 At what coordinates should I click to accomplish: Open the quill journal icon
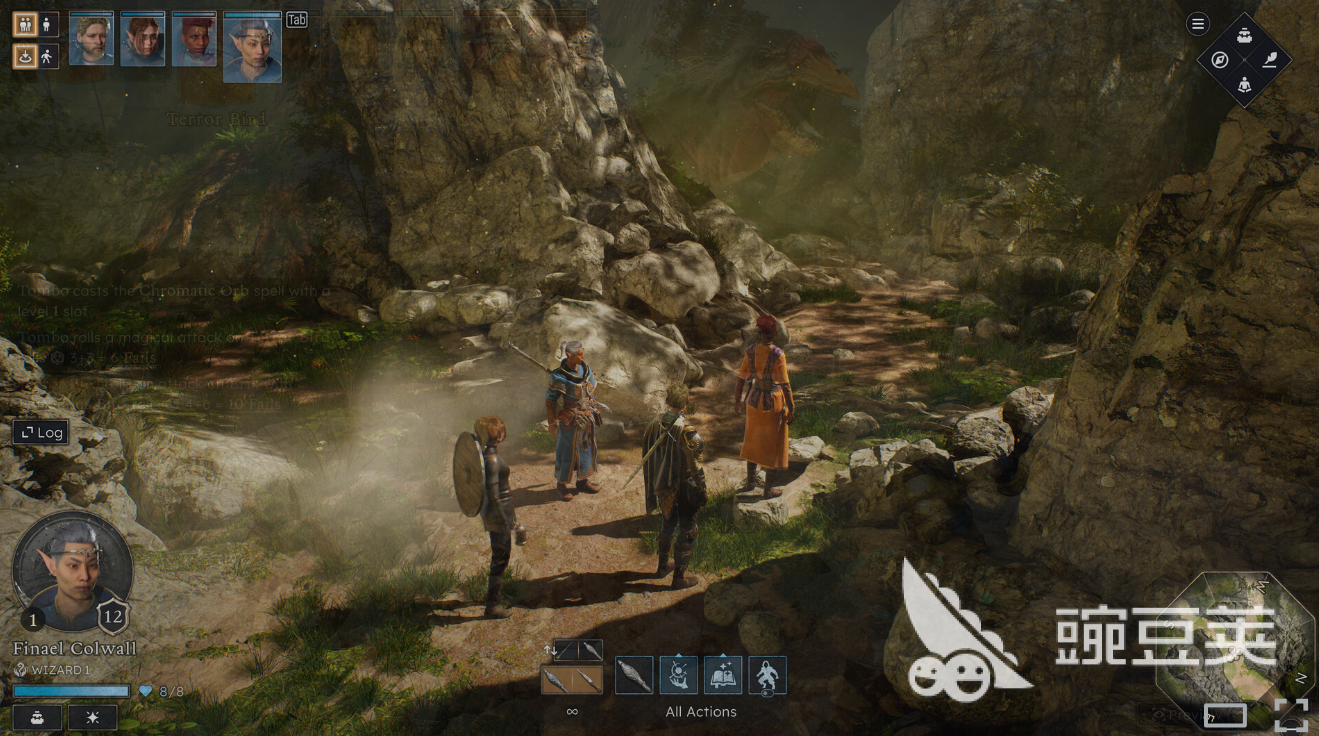pos(1269,60)
